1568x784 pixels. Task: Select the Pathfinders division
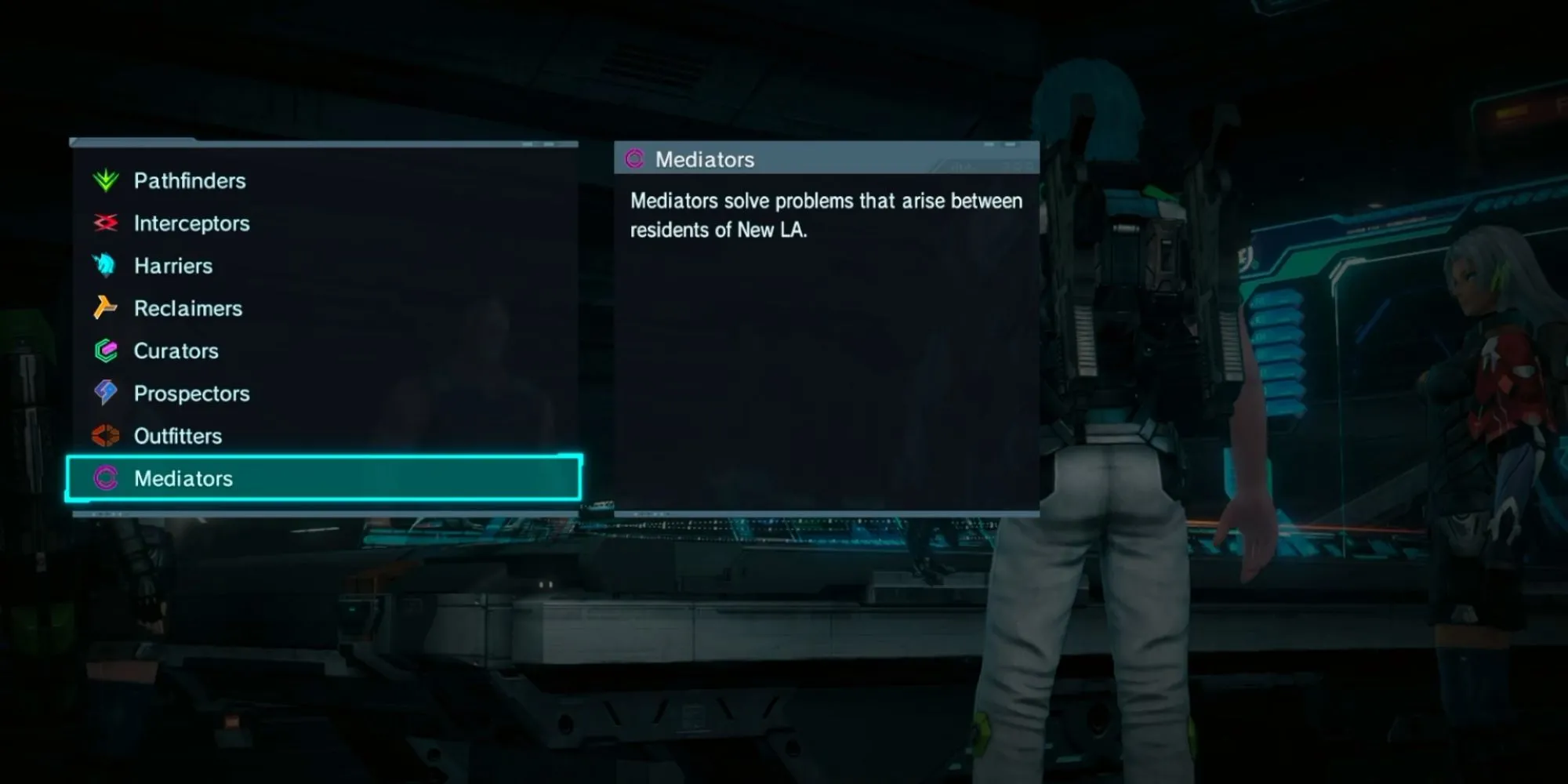190,181
